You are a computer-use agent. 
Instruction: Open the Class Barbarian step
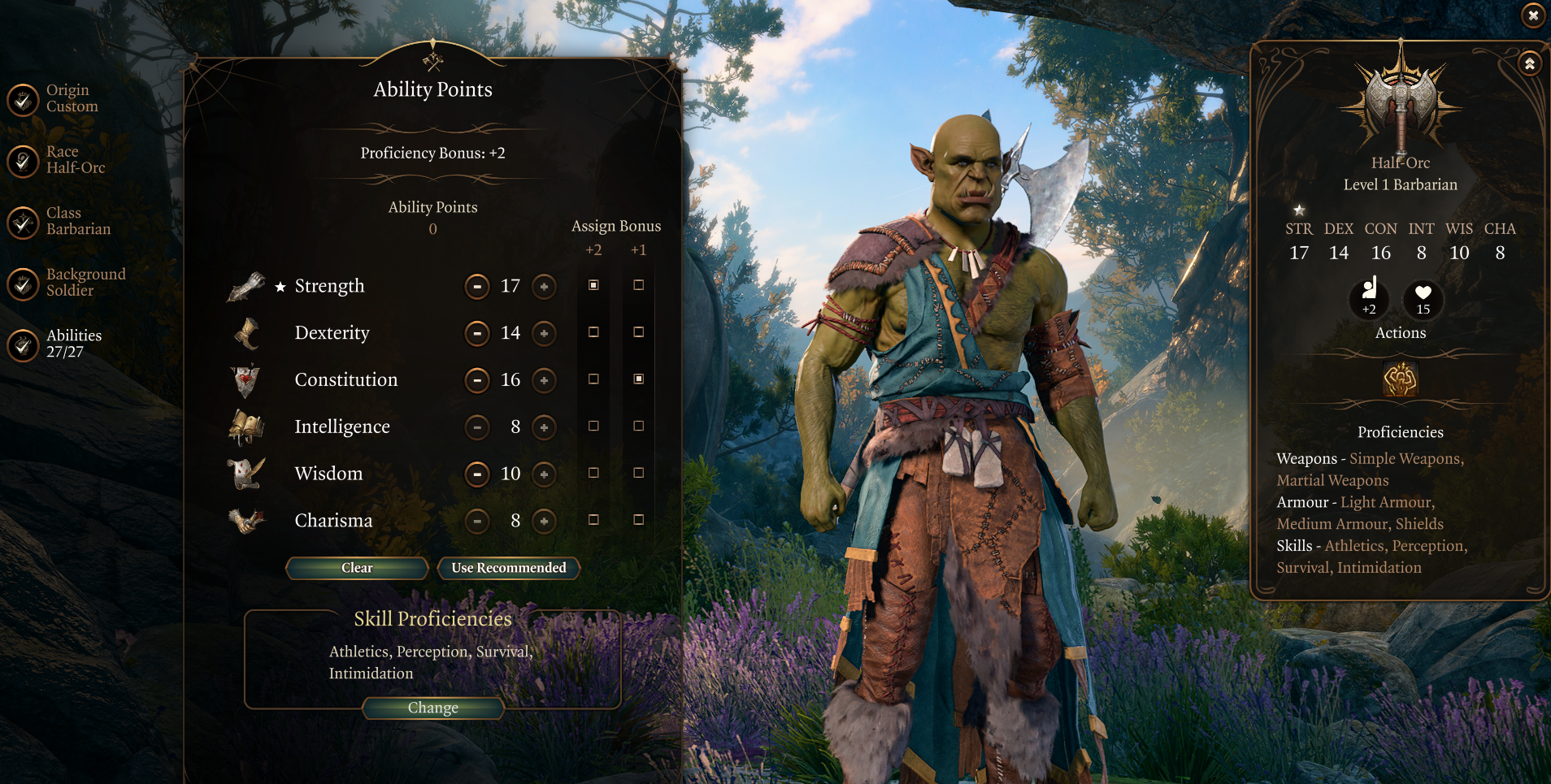[22, 223]
